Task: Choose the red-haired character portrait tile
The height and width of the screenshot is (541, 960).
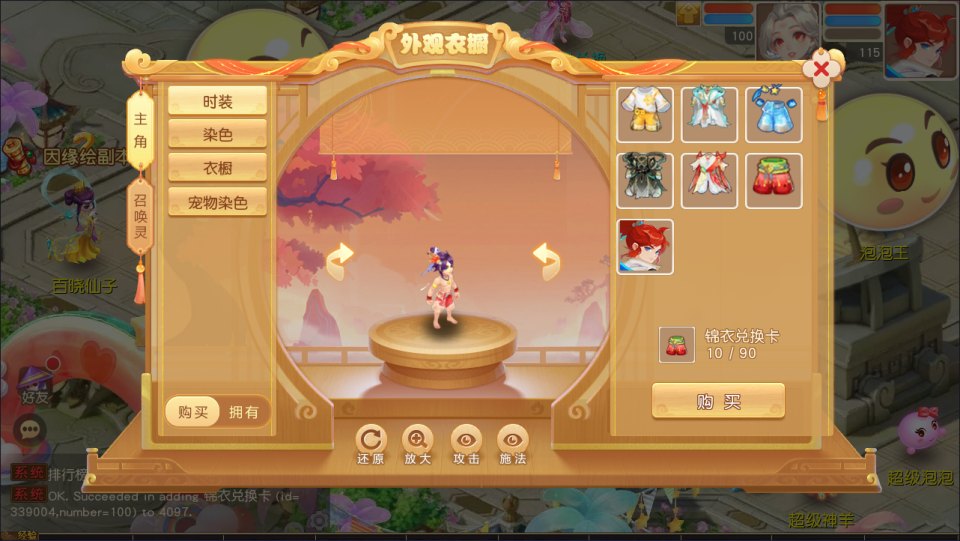Action: click(x=645, y=247)
